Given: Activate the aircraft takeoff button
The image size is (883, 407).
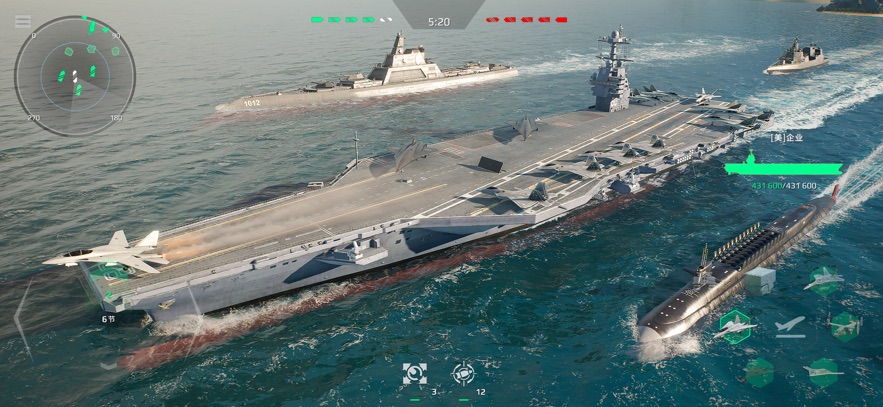Looking at the screenshot, I should point(789,325).
